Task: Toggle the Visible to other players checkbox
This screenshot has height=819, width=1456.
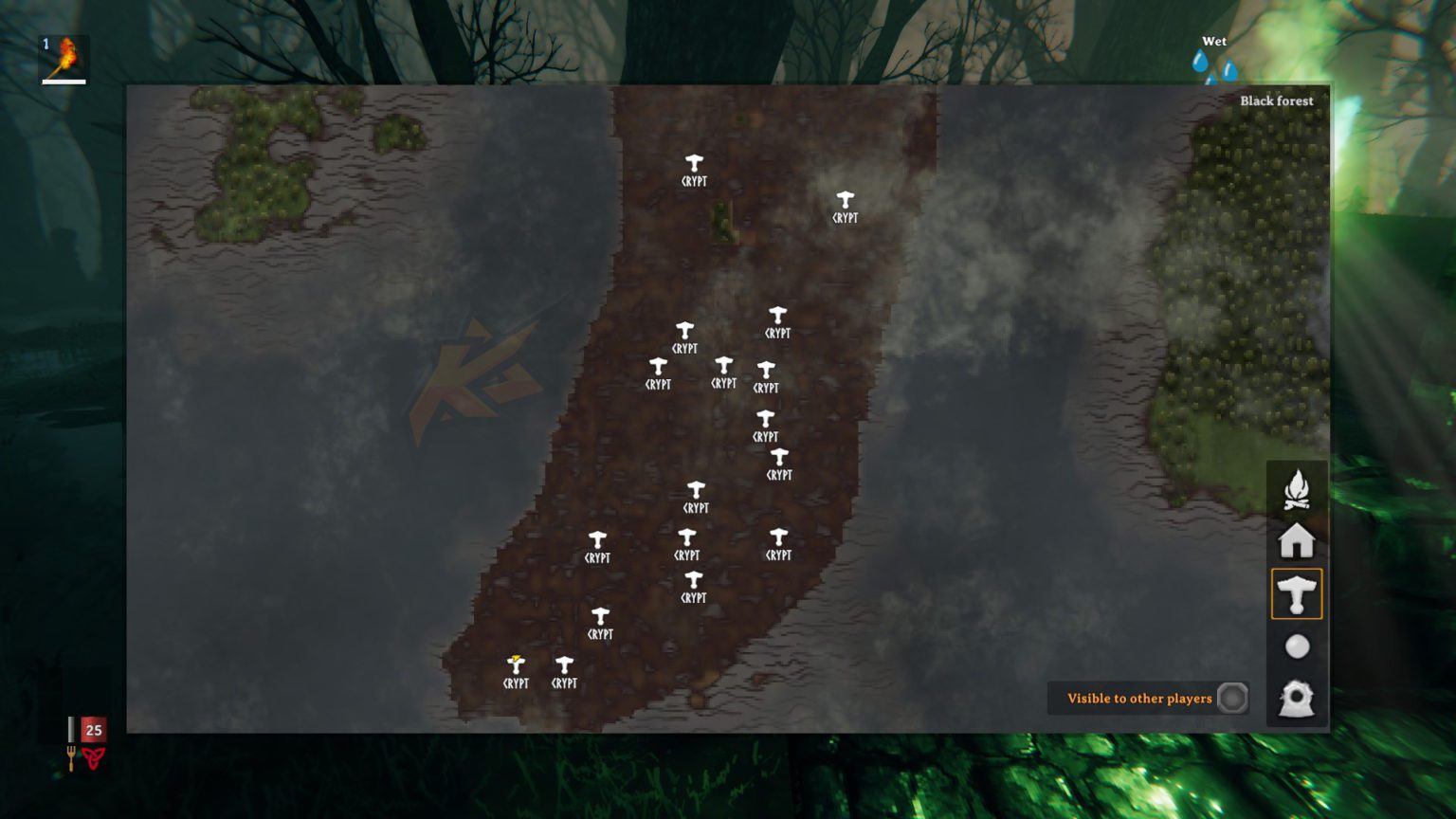Action: [1231, 698]
